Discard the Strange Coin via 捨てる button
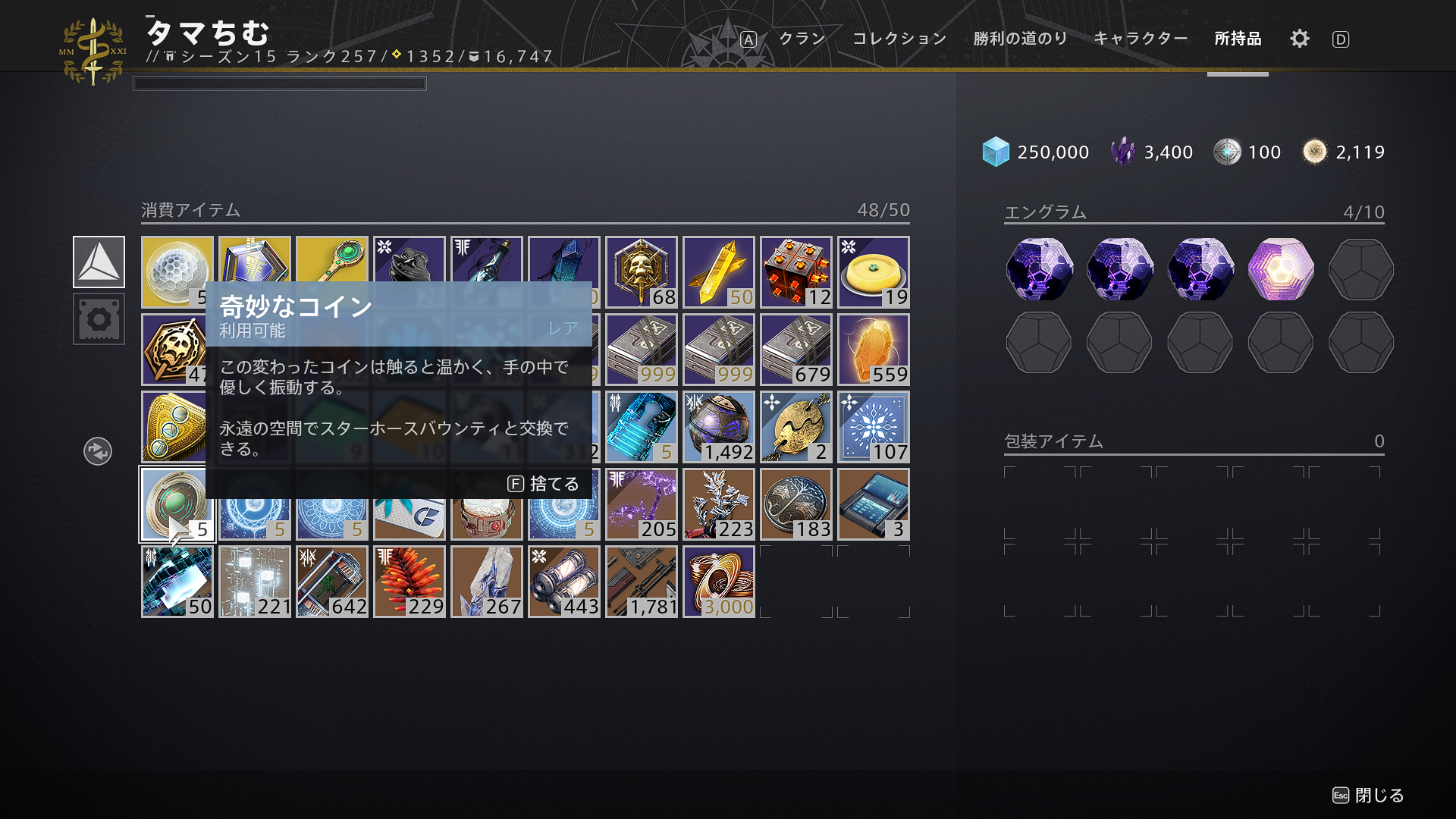 click(544, 483)
